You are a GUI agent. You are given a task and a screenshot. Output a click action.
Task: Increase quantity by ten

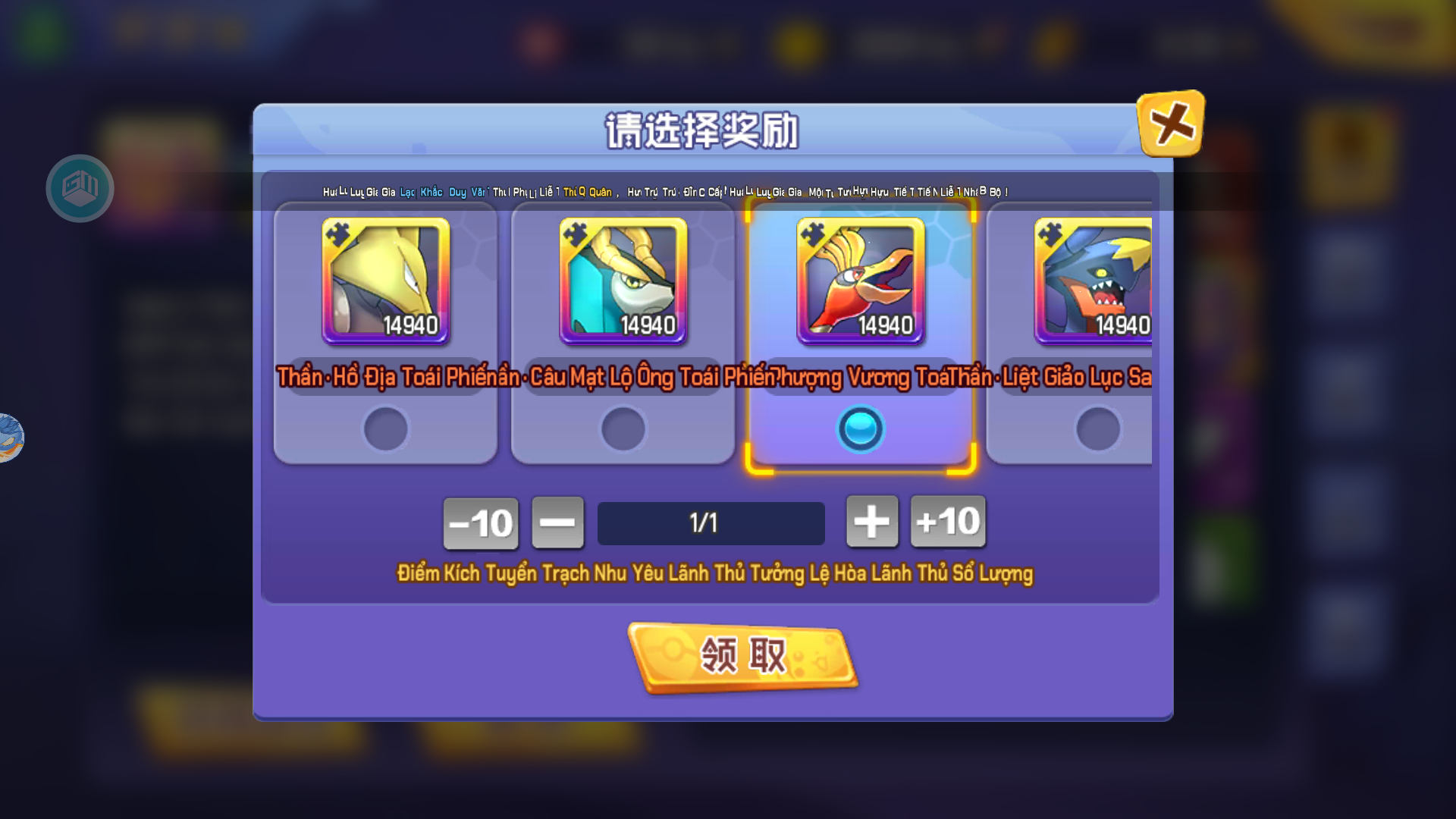(x=948, y=522)
